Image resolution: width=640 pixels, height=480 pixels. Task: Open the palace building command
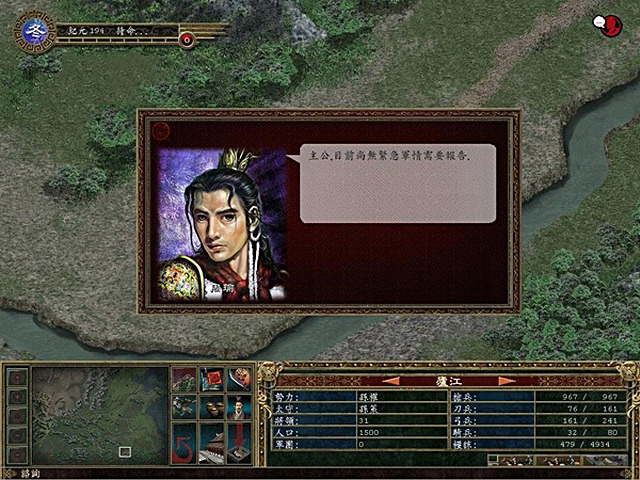coord(211,442)
